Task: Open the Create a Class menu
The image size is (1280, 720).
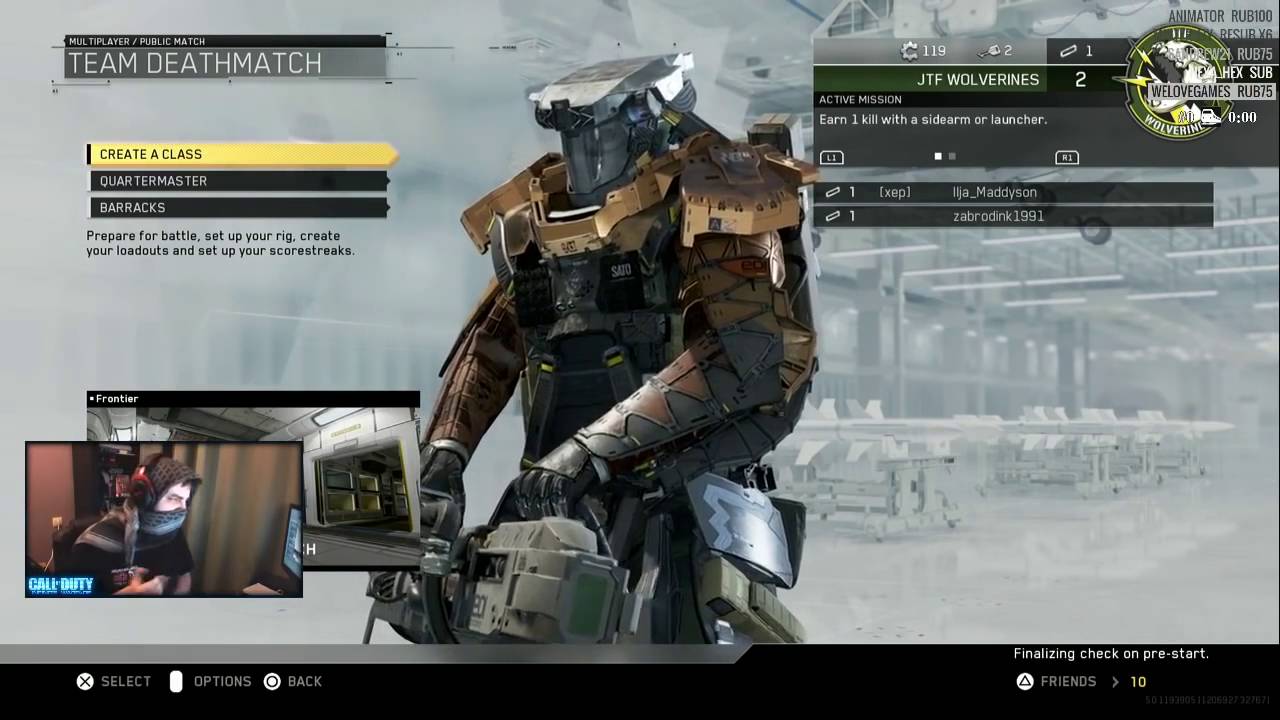Action: coord(240,154)
